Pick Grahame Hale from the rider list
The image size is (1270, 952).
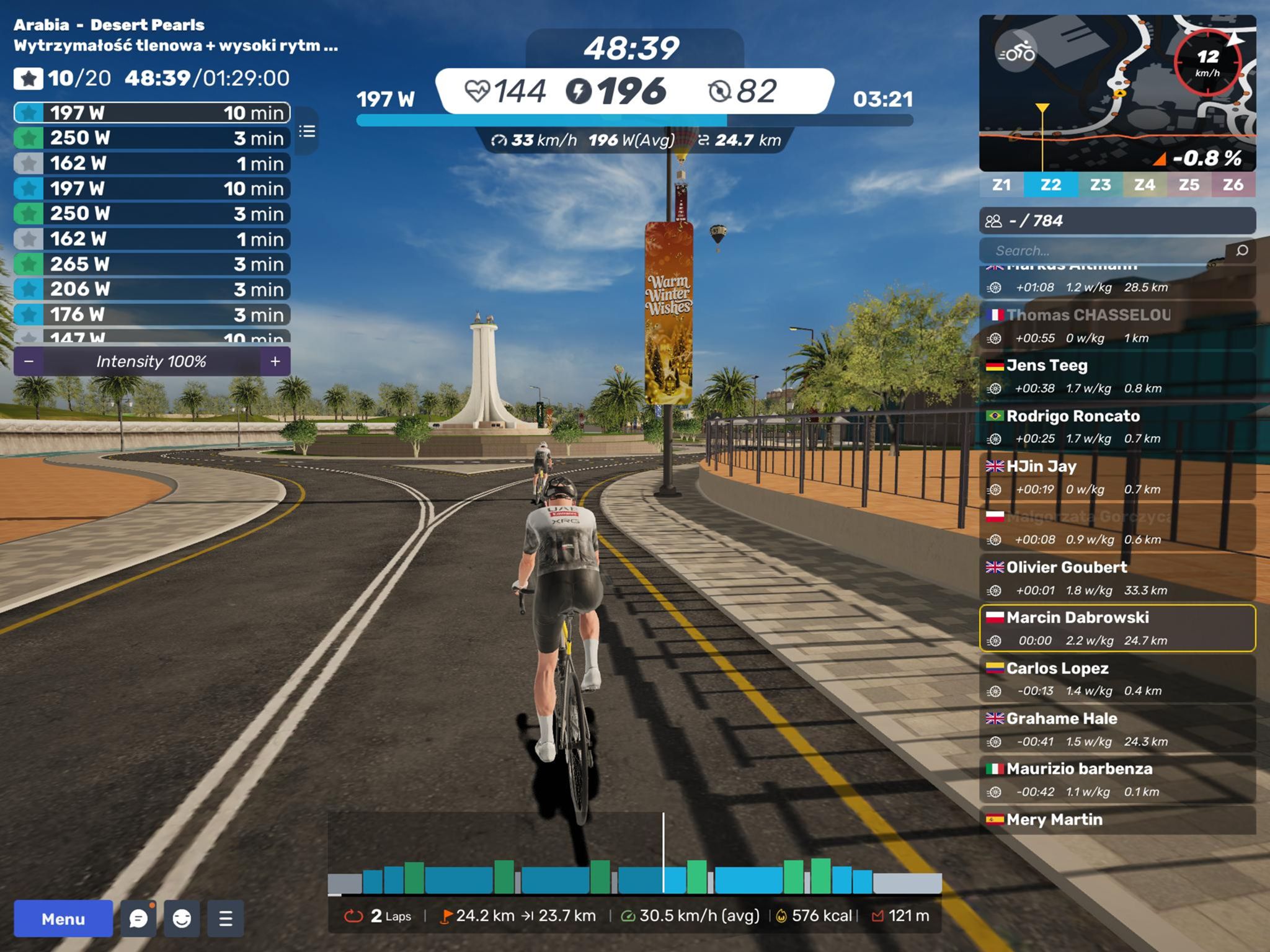tap(1116, 729)
